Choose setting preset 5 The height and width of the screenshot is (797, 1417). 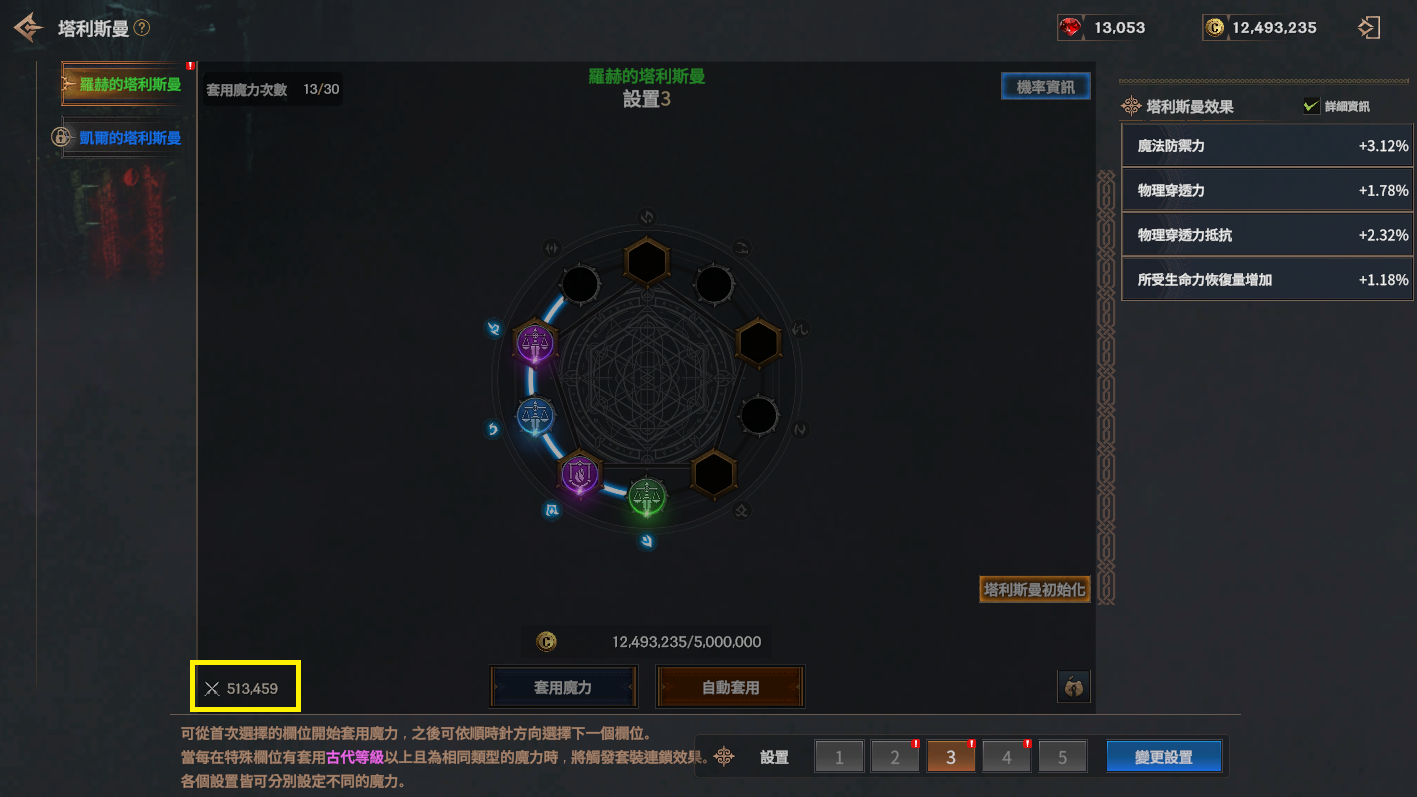pyautogui.click(x=1062, y=757)
